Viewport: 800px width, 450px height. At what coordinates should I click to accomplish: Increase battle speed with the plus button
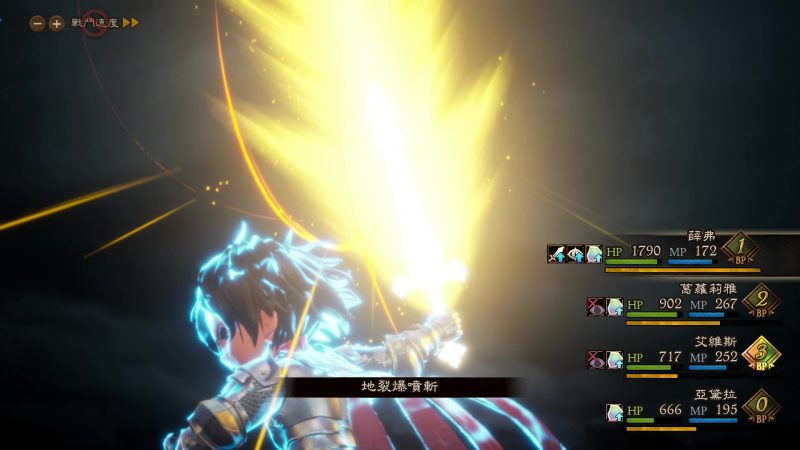click(56, 23)
